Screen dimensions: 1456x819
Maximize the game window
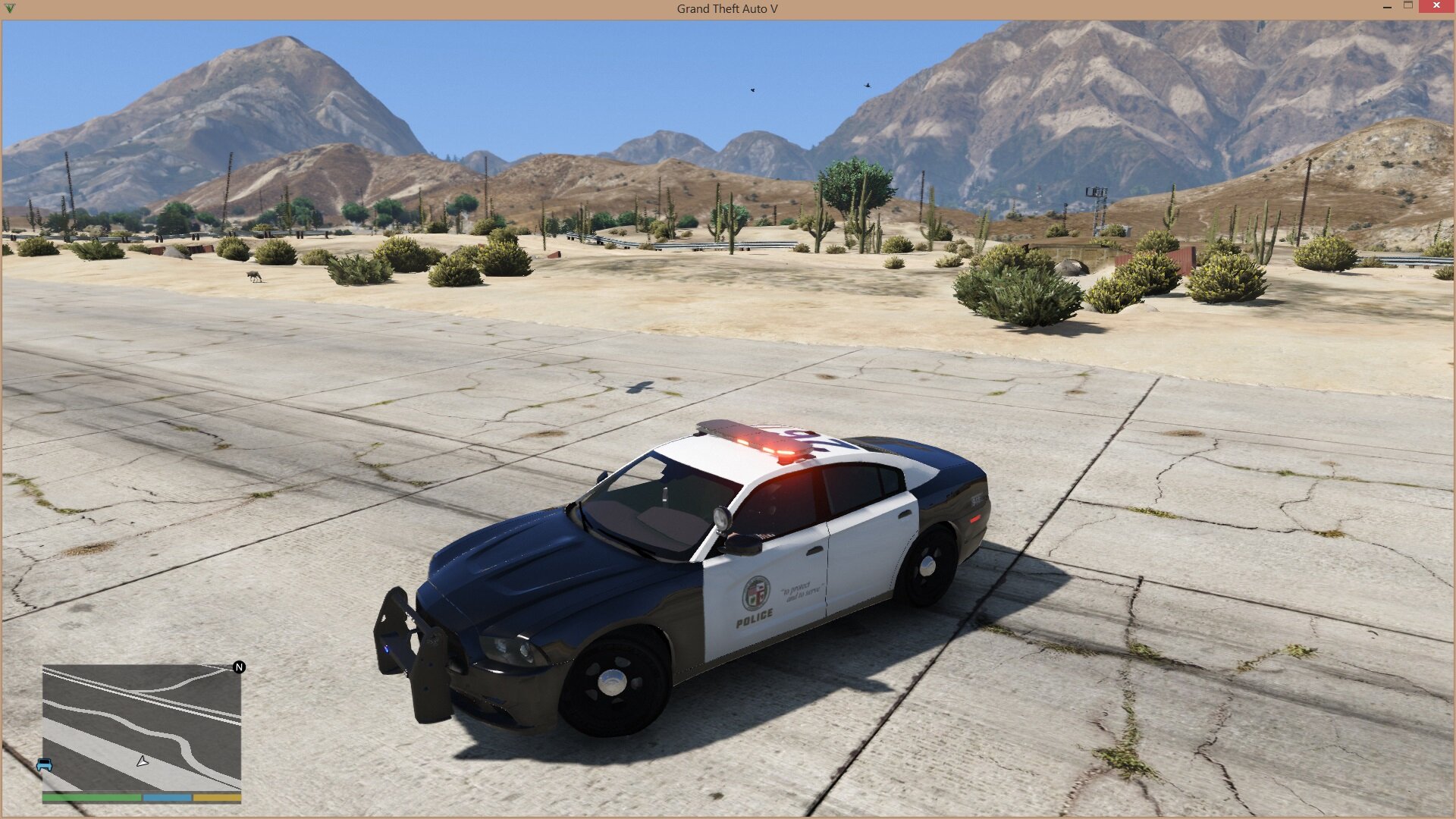click(1408, 5)
